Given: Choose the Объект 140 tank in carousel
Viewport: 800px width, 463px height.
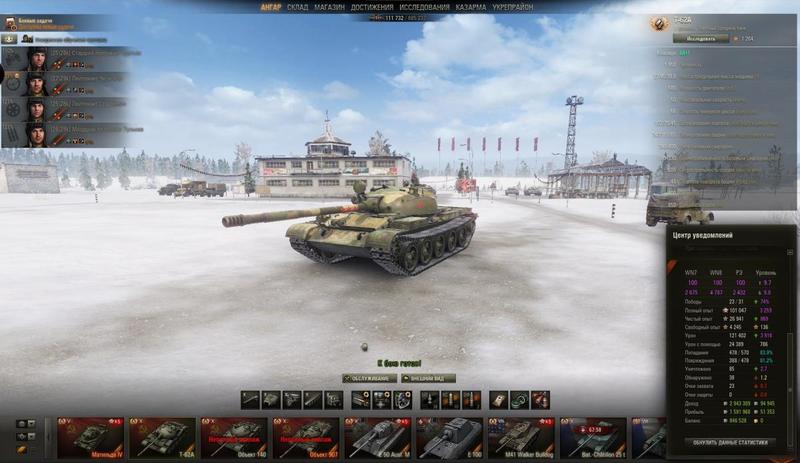Looking at the screenshot, I should [234, 438].
